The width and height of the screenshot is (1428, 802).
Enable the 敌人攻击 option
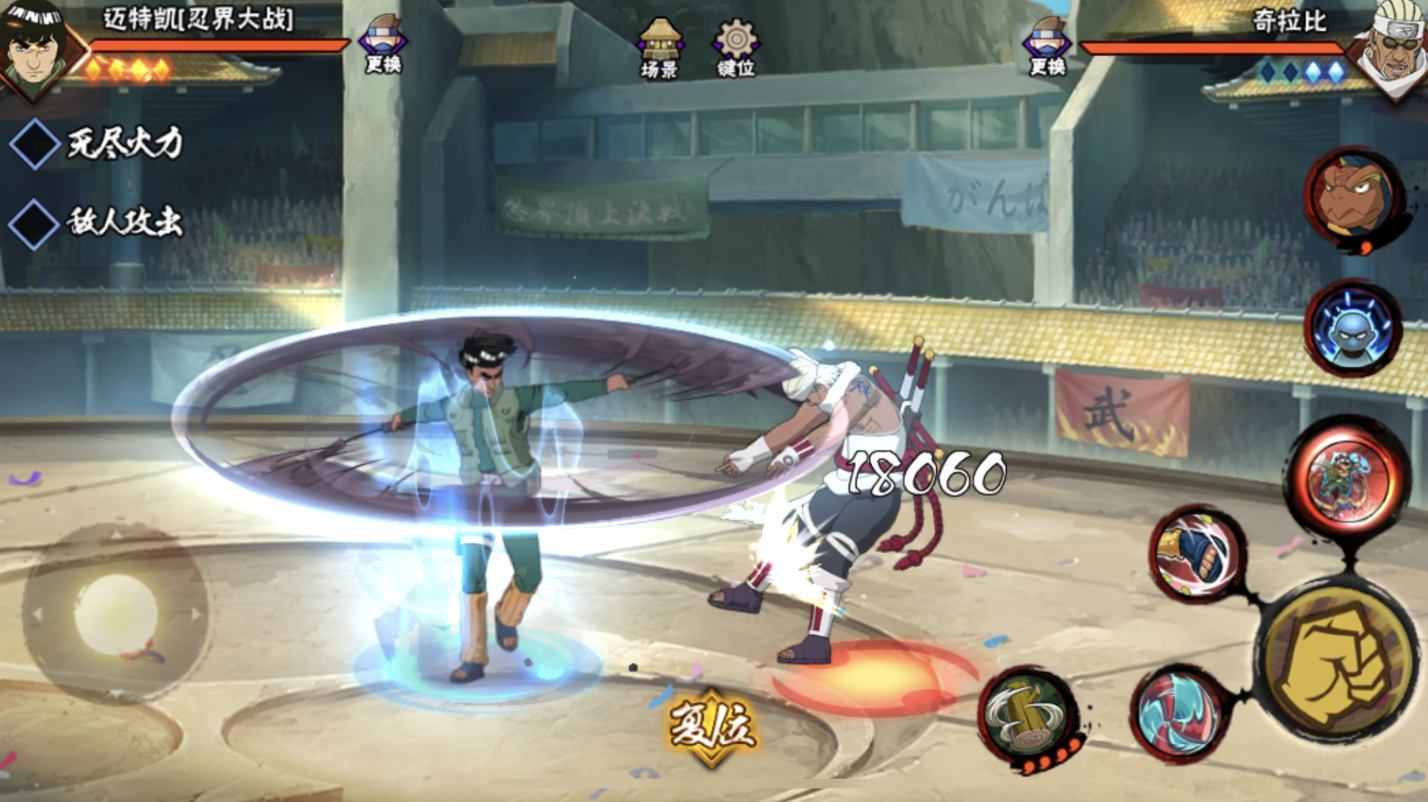click(x=35, y=223)
